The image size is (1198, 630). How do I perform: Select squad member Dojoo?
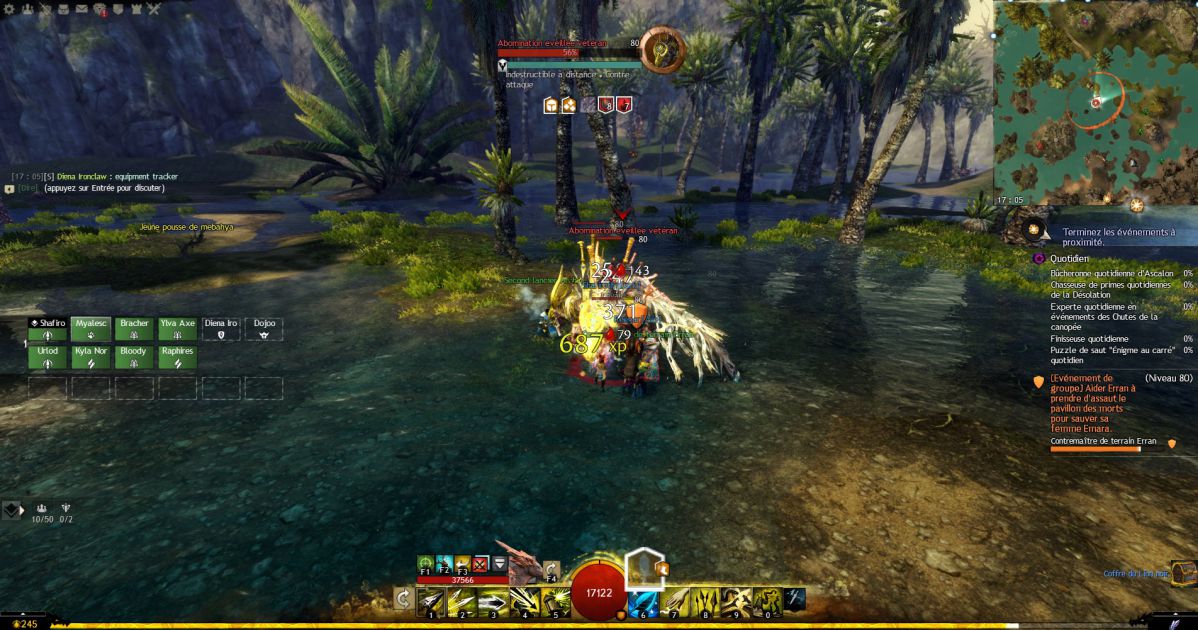coord(264,330)
